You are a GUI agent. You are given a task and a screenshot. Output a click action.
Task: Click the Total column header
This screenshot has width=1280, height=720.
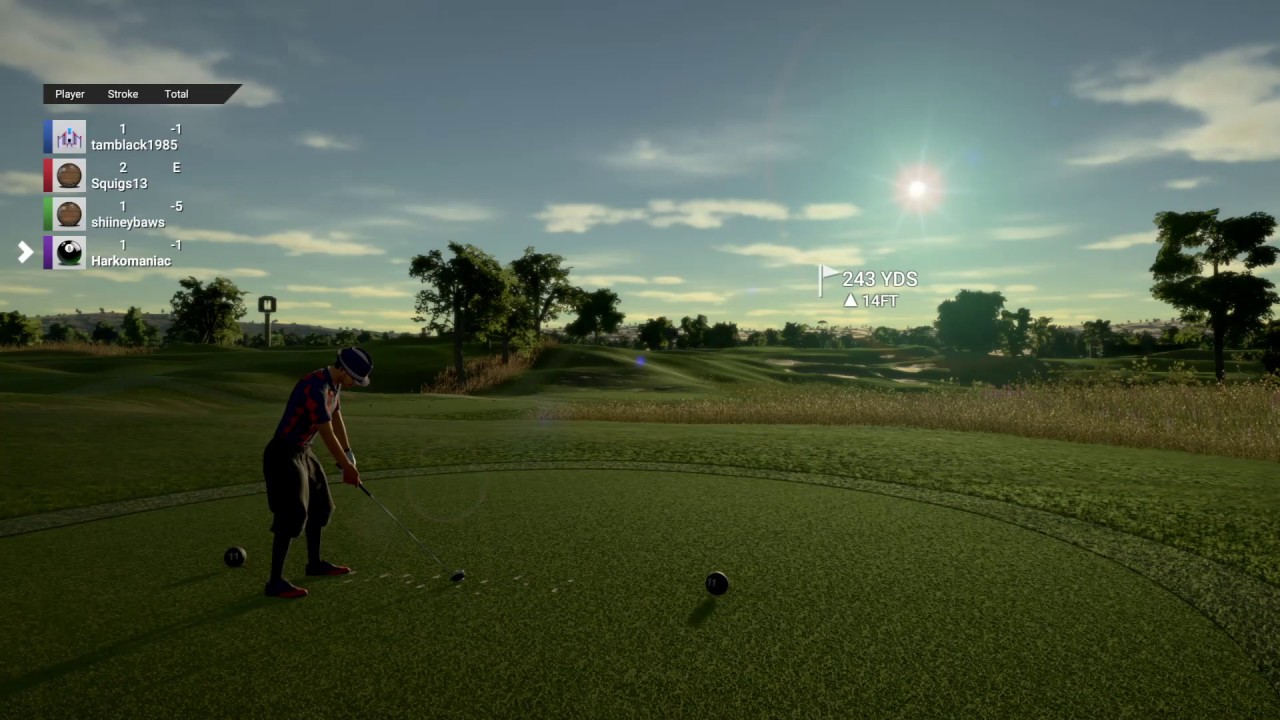click(x=176, y=94)
